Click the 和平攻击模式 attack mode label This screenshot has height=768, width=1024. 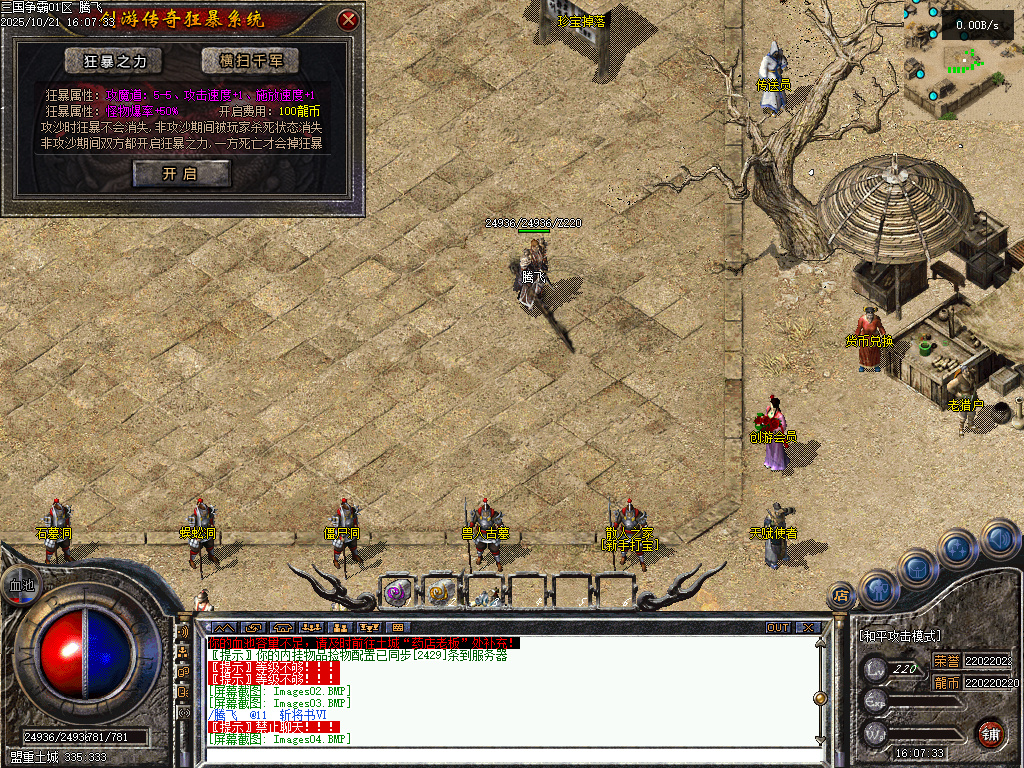(900, 636)
